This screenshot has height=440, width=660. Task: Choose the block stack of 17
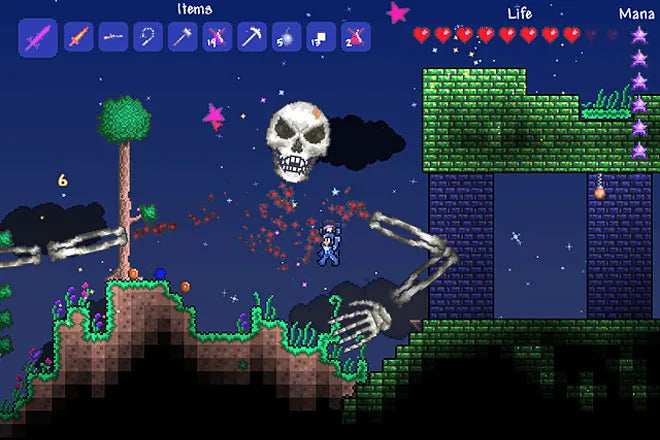320,38
